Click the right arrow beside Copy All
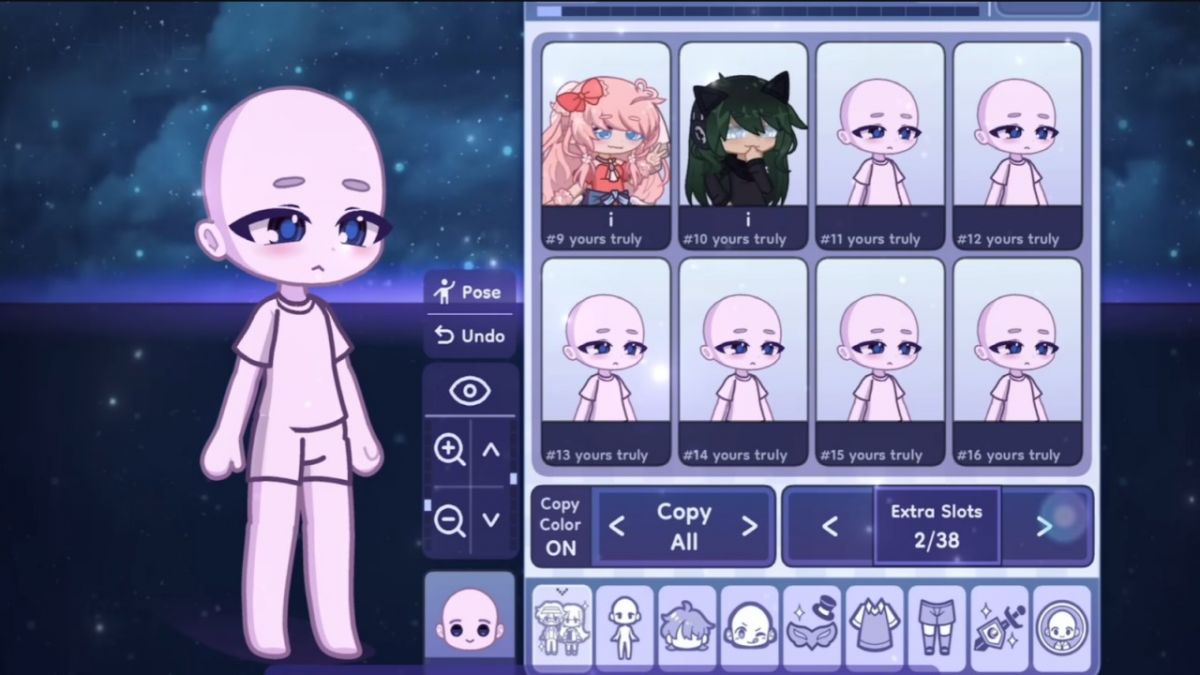The height and width of the screenshot is (675, 1200). coord(749,526)
